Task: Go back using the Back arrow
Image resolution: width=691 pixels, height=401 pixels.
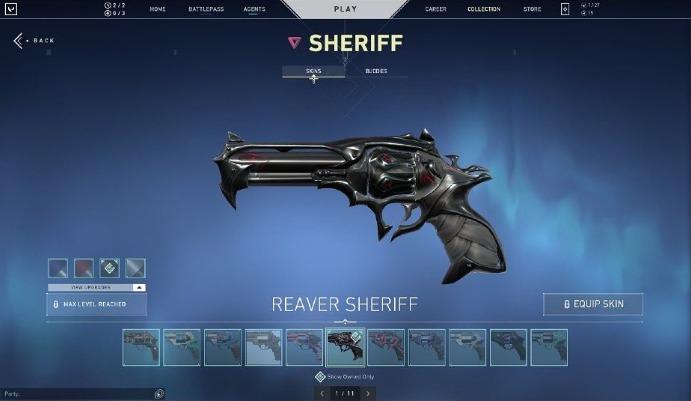Action: [x=33, y=41]
